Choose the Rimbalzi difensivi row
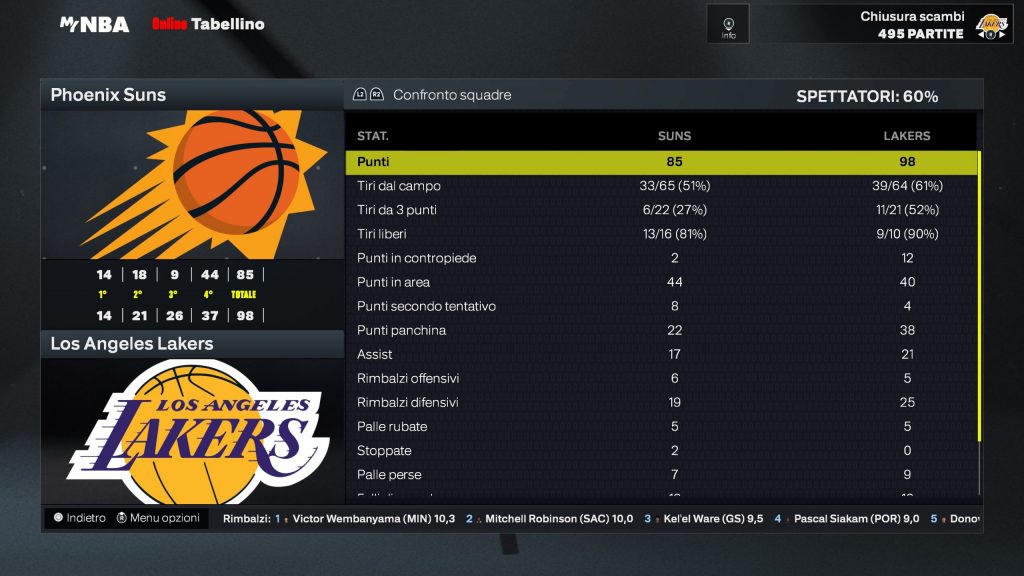Viewport: 1024px width, 576px height. pyautogui.click(x=661, y=402)
